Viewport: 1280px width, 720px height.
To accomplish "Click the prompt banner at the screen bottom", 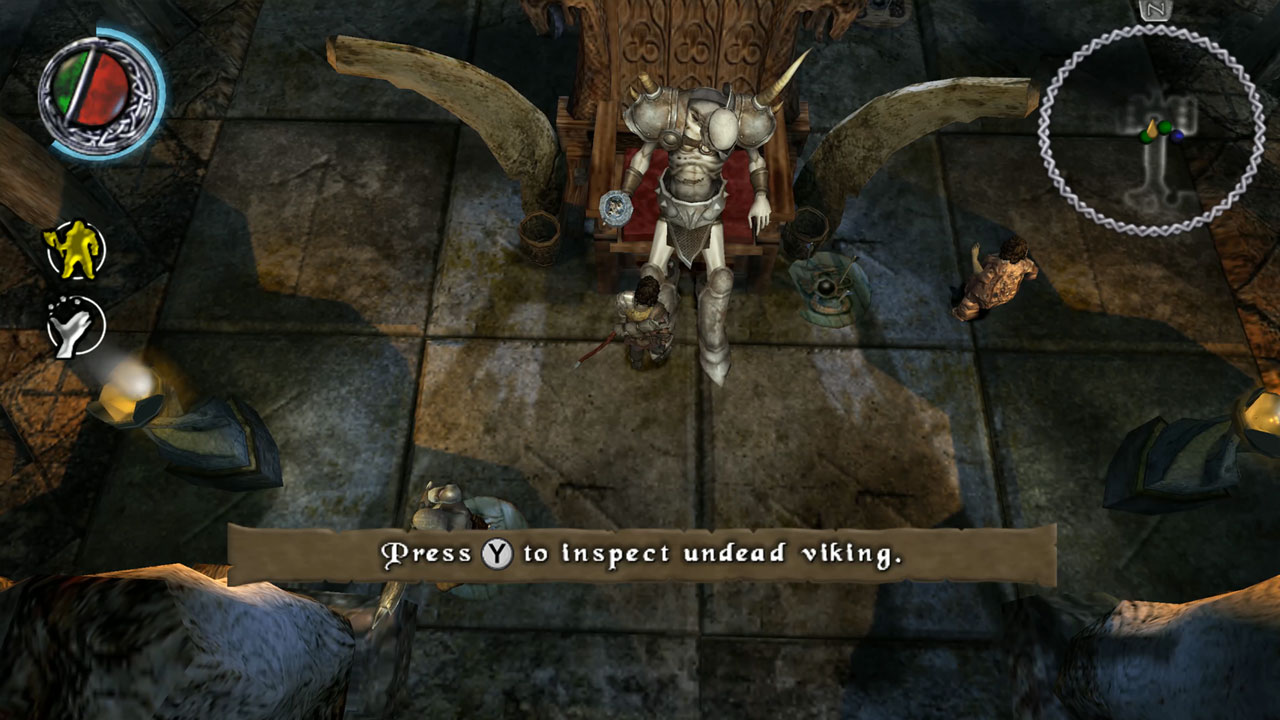I will click(x=640, y=549).
